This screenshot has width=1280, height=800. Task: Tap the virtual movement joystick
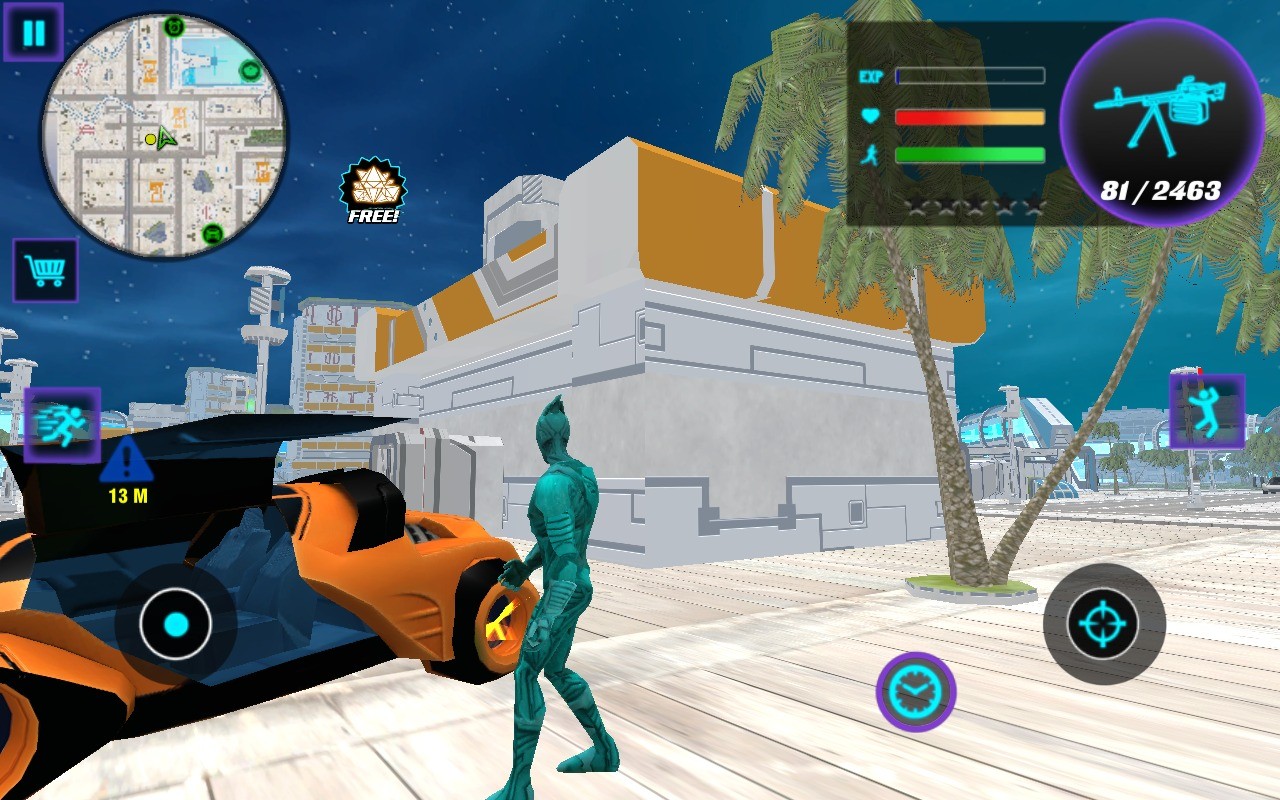click(x=176, y=625)
